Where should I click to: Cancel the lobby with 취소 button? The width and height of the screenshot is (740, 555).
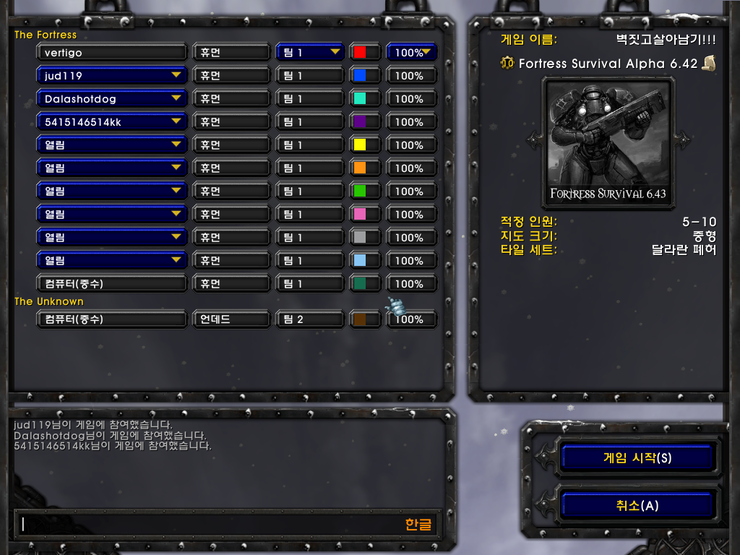[x=637, y=505]
